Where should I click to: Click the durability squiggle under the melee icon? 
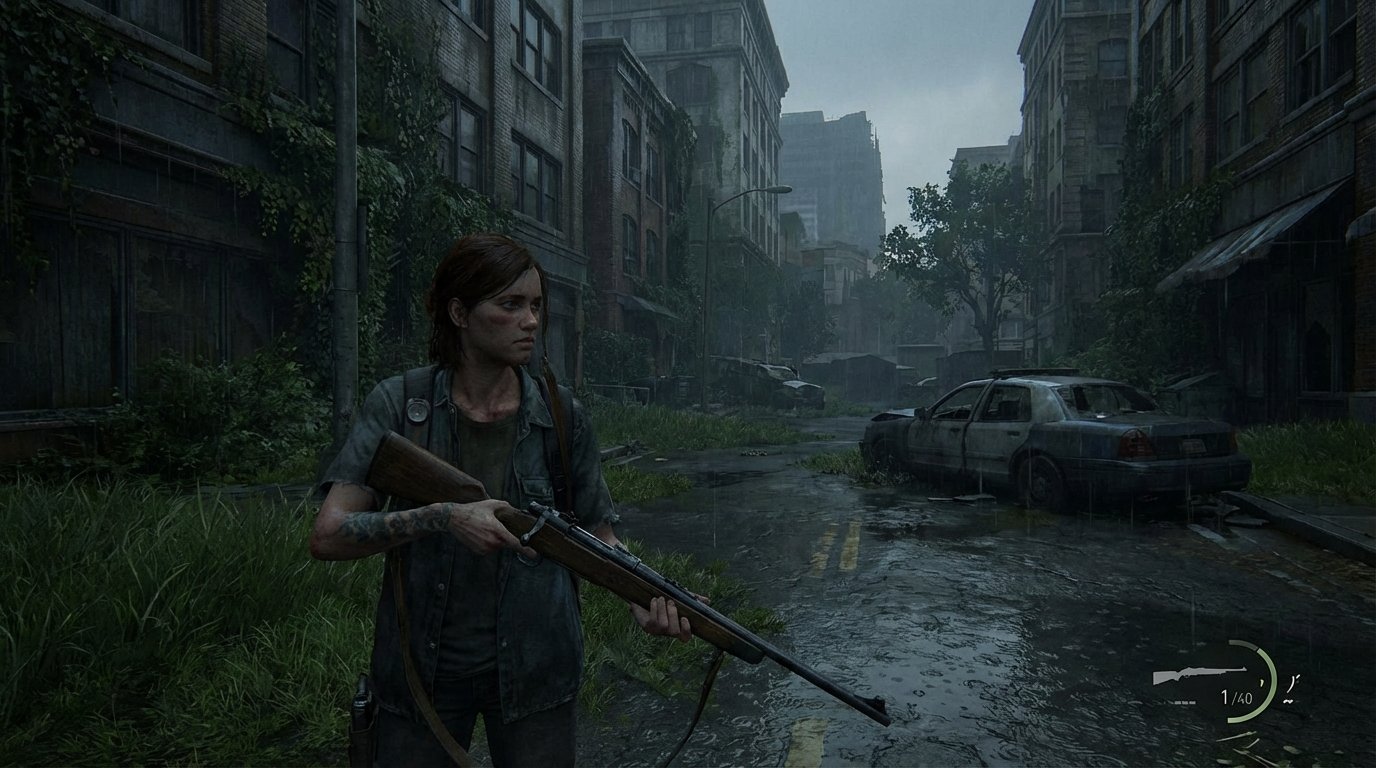click(x=1289, y=700)
